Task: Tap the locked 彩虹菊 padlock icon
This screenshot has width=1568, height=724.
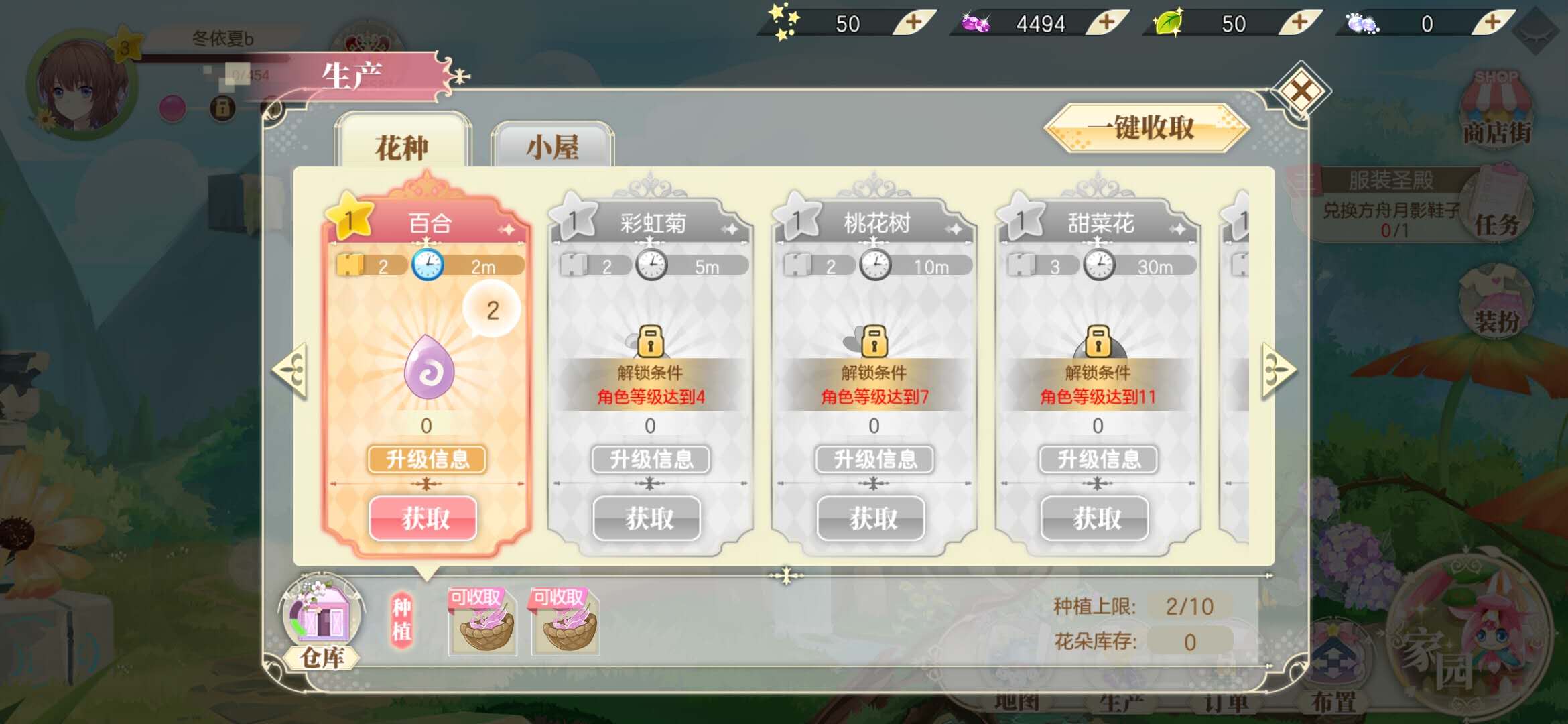Action: (651, 342)
